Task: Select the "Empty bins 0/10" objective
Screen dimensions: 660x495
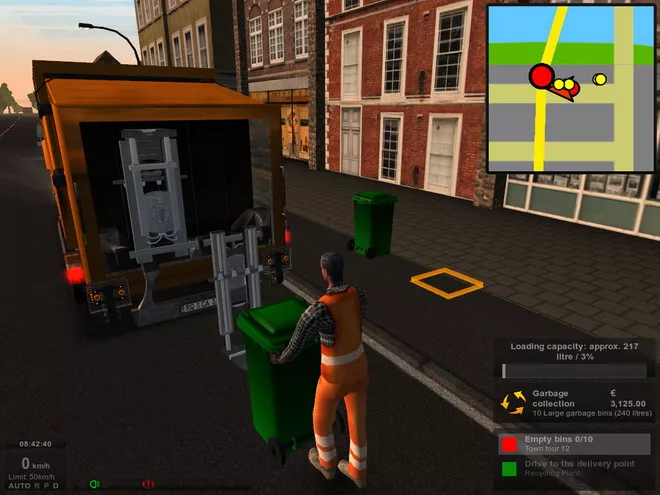Action: pyautogui.click(x=573, y=442)
